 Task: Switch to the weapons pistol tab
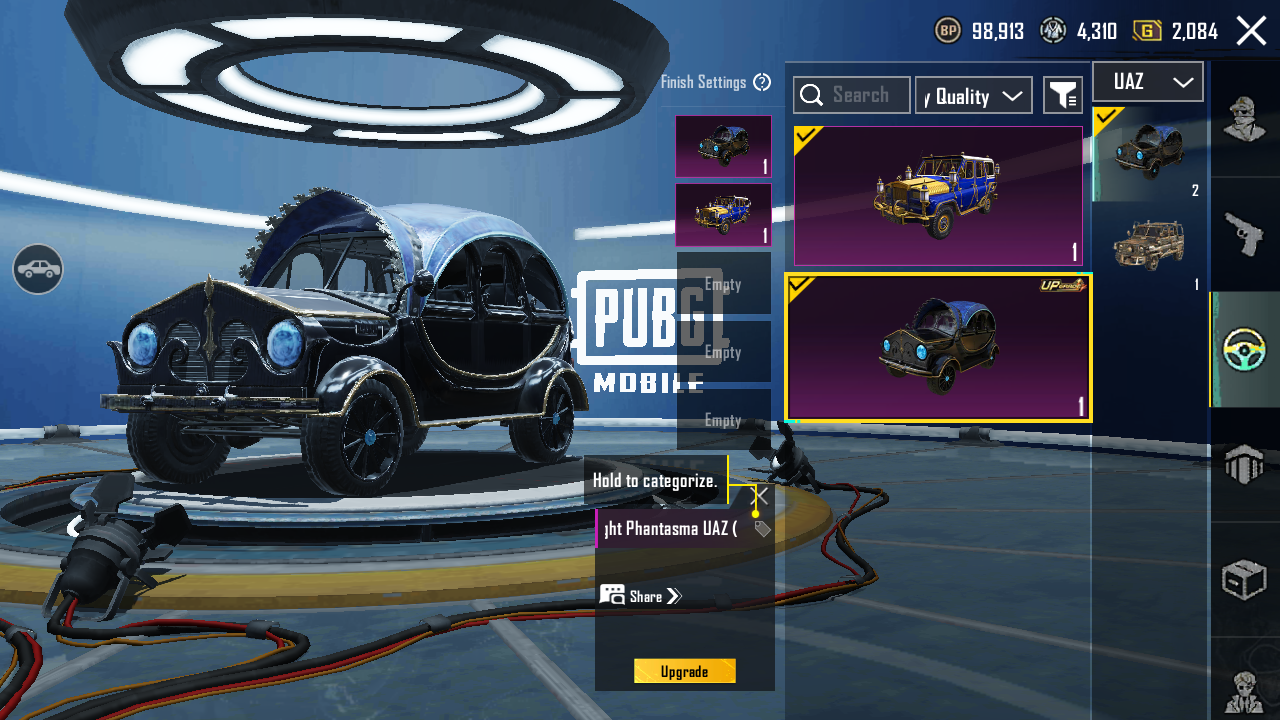[1244, 233]
